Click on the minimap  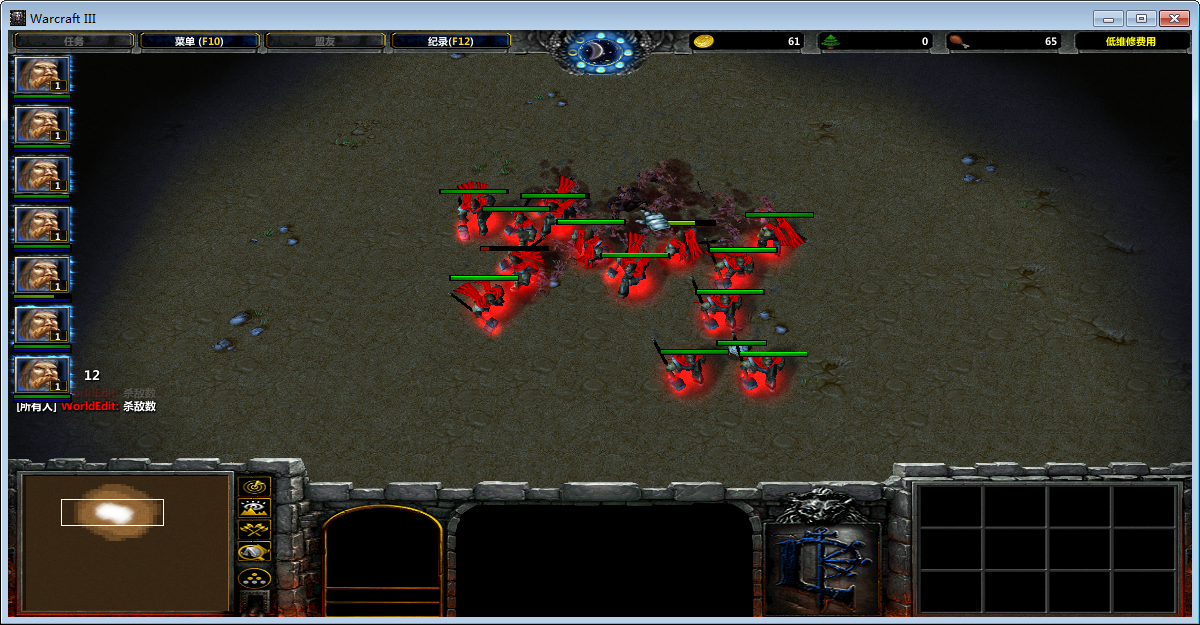(126, 543)
